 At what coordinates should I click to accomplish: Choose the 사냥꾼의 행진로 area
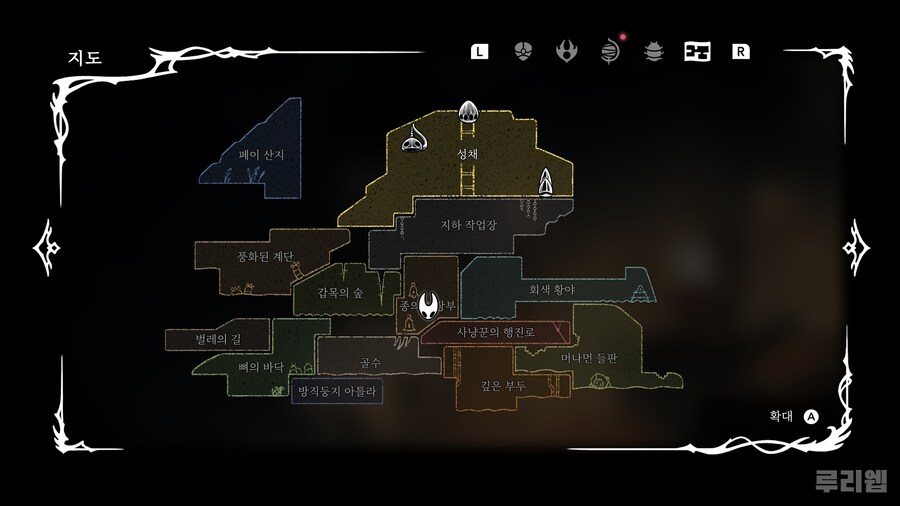pos(496,332)
